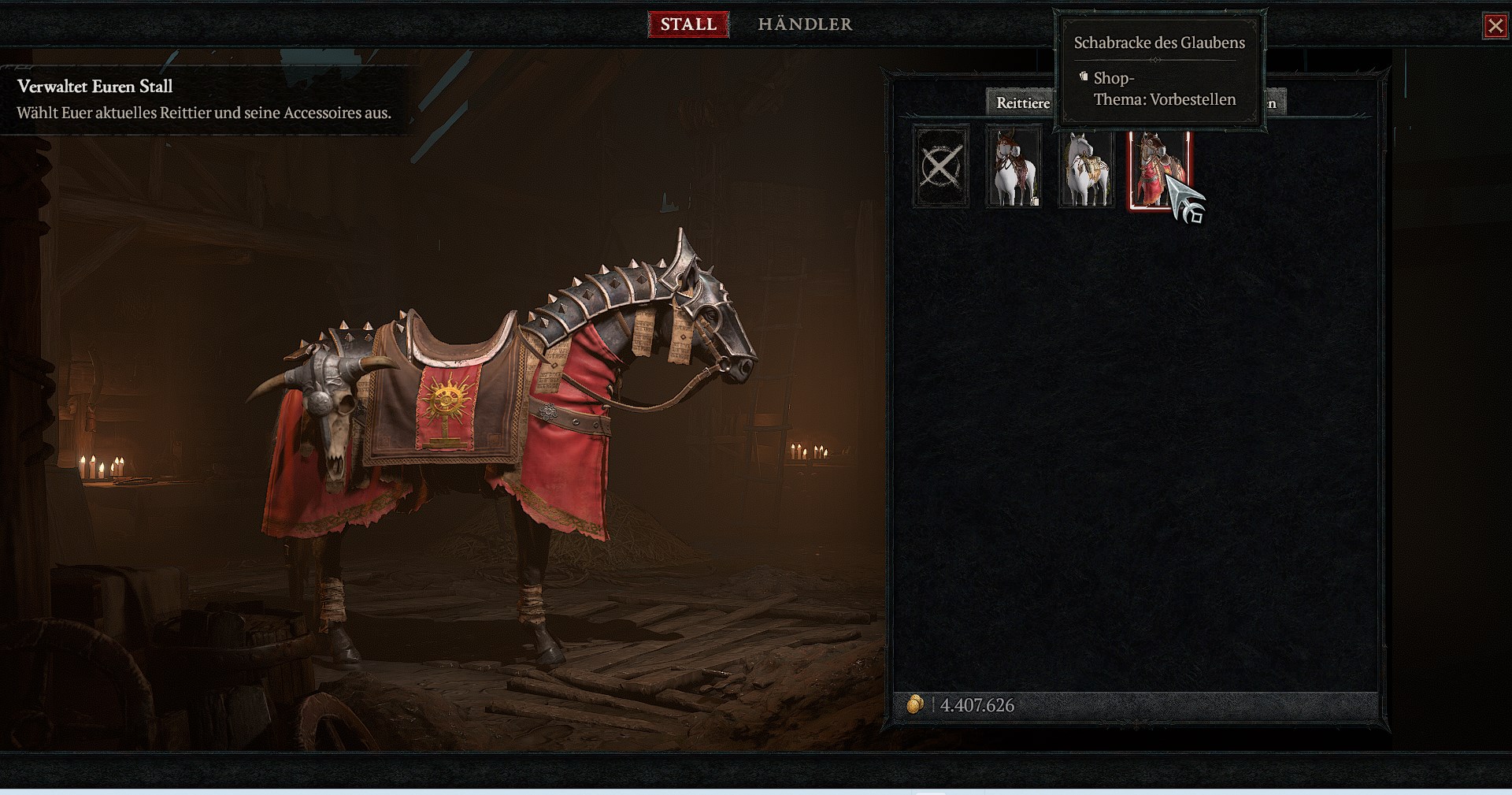The width and height of the screenshot is (1512, 795).
Task: Open the Reittiere tab
Action: 1021,102
